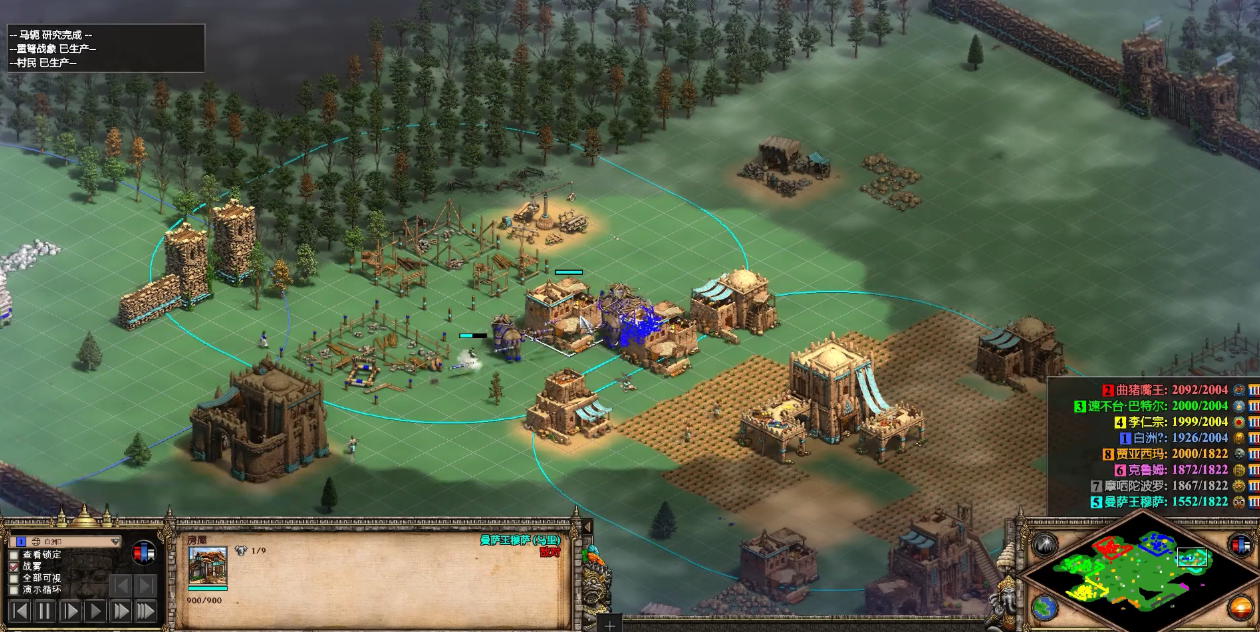
Task: Open the globe minimap mode button
Action: [x=1045, y=606]
